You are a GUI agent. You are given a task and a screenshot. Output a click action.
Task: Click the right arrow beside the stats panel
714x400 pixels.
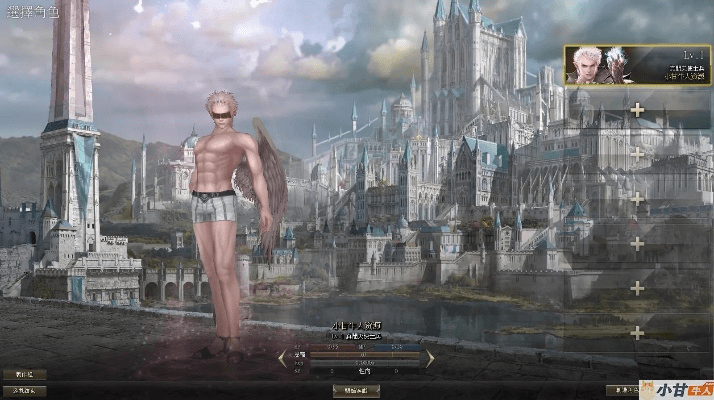point(430,357)
